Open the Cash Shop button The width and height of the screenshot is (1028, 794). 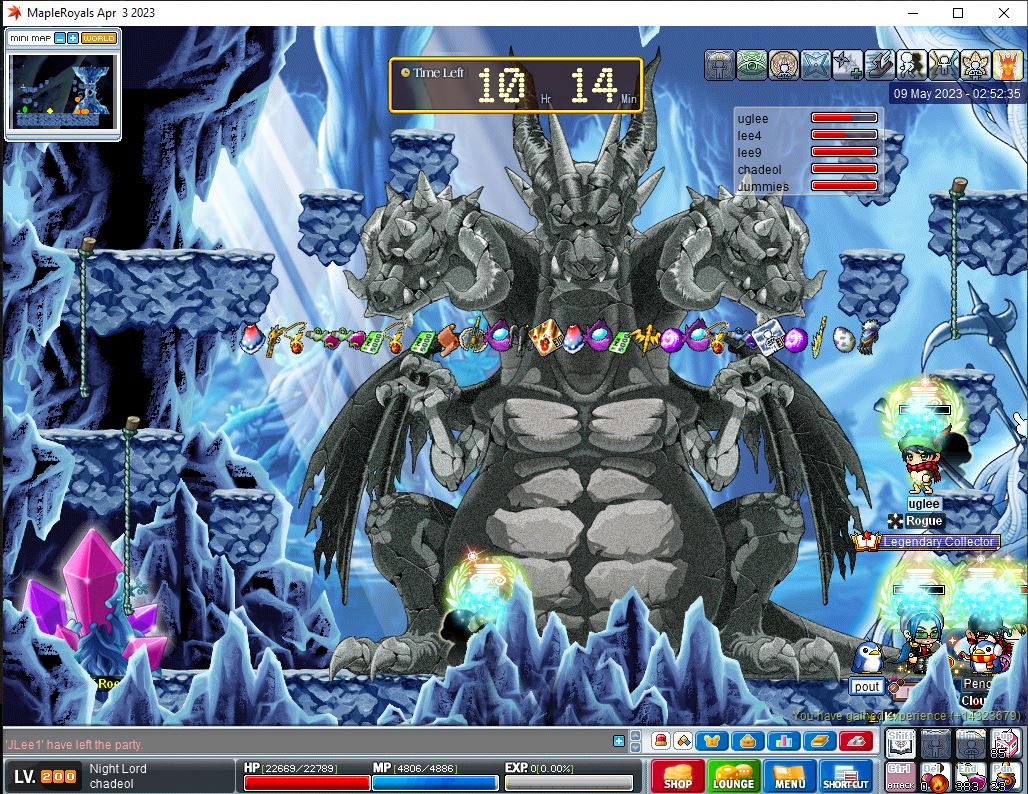pos(677,777)
